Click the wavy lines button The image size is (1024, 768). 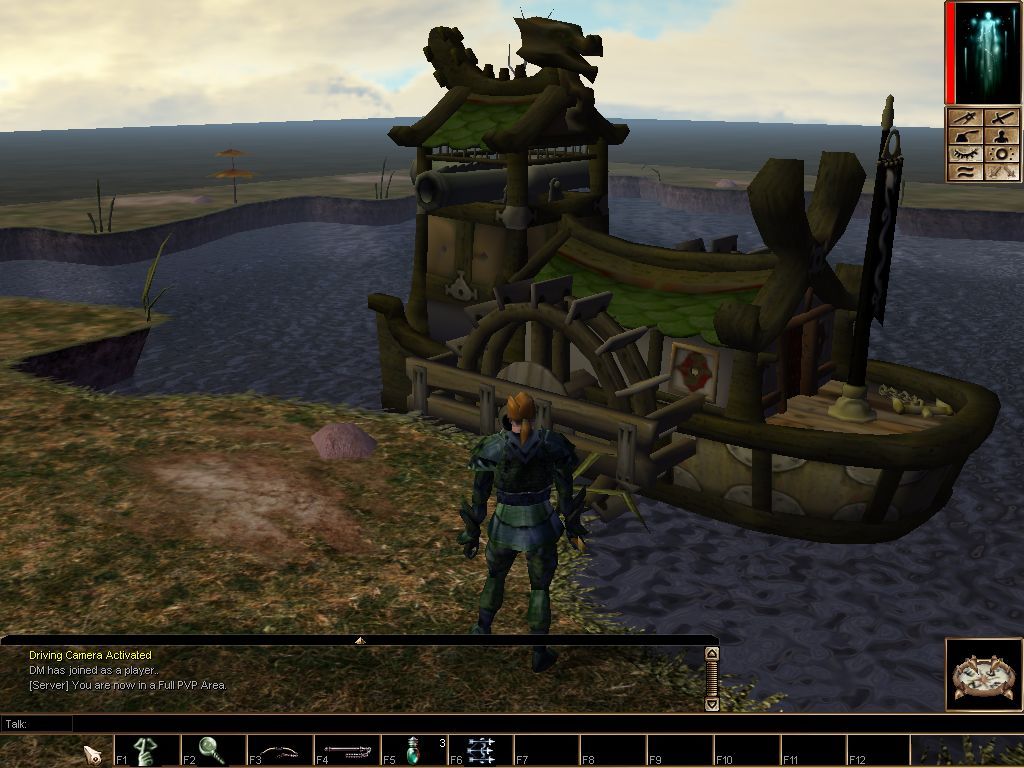[963, 172]
